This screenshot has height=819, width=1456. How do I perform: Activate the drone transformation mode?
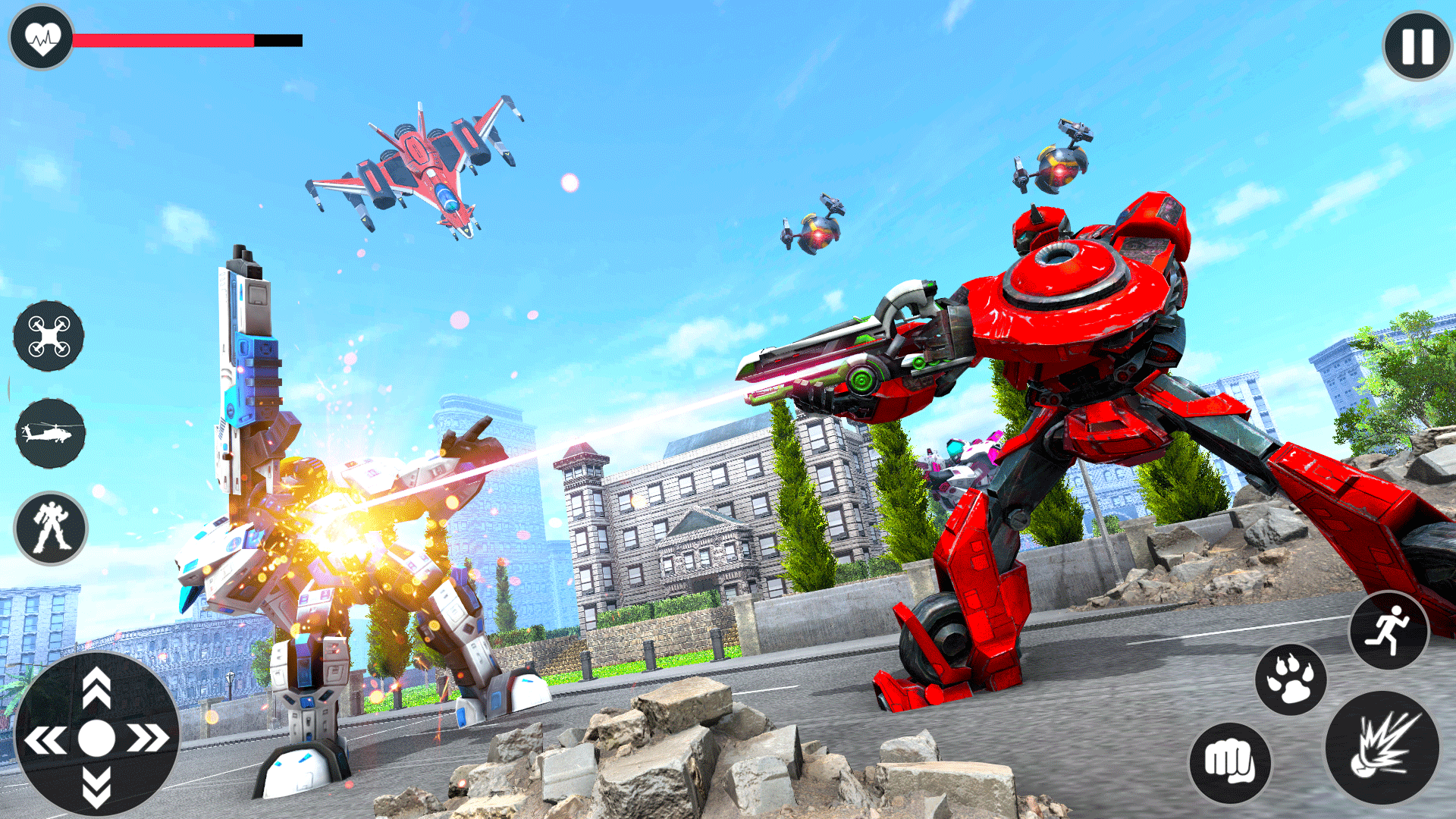pyautogui.click(x=49, y=337)
